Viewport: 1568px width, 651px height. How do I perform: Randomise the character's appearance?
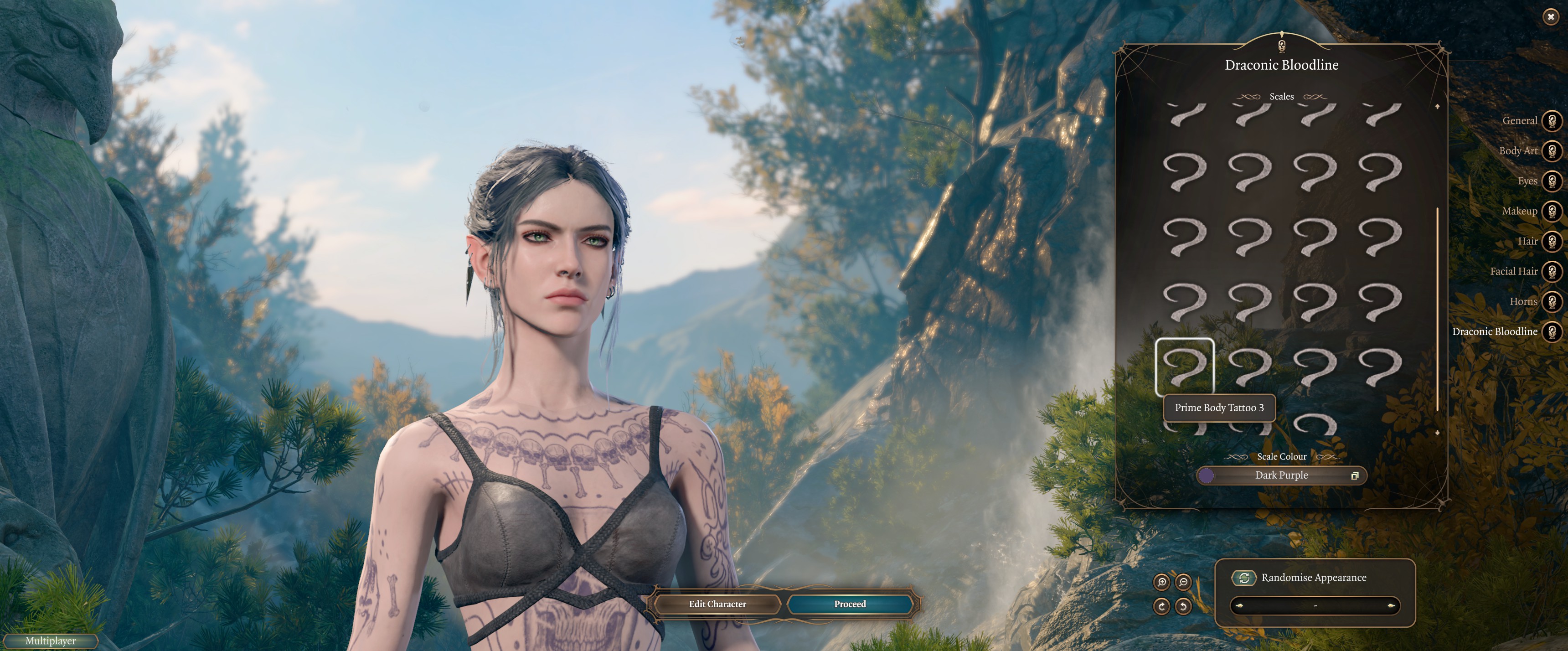1244,577
